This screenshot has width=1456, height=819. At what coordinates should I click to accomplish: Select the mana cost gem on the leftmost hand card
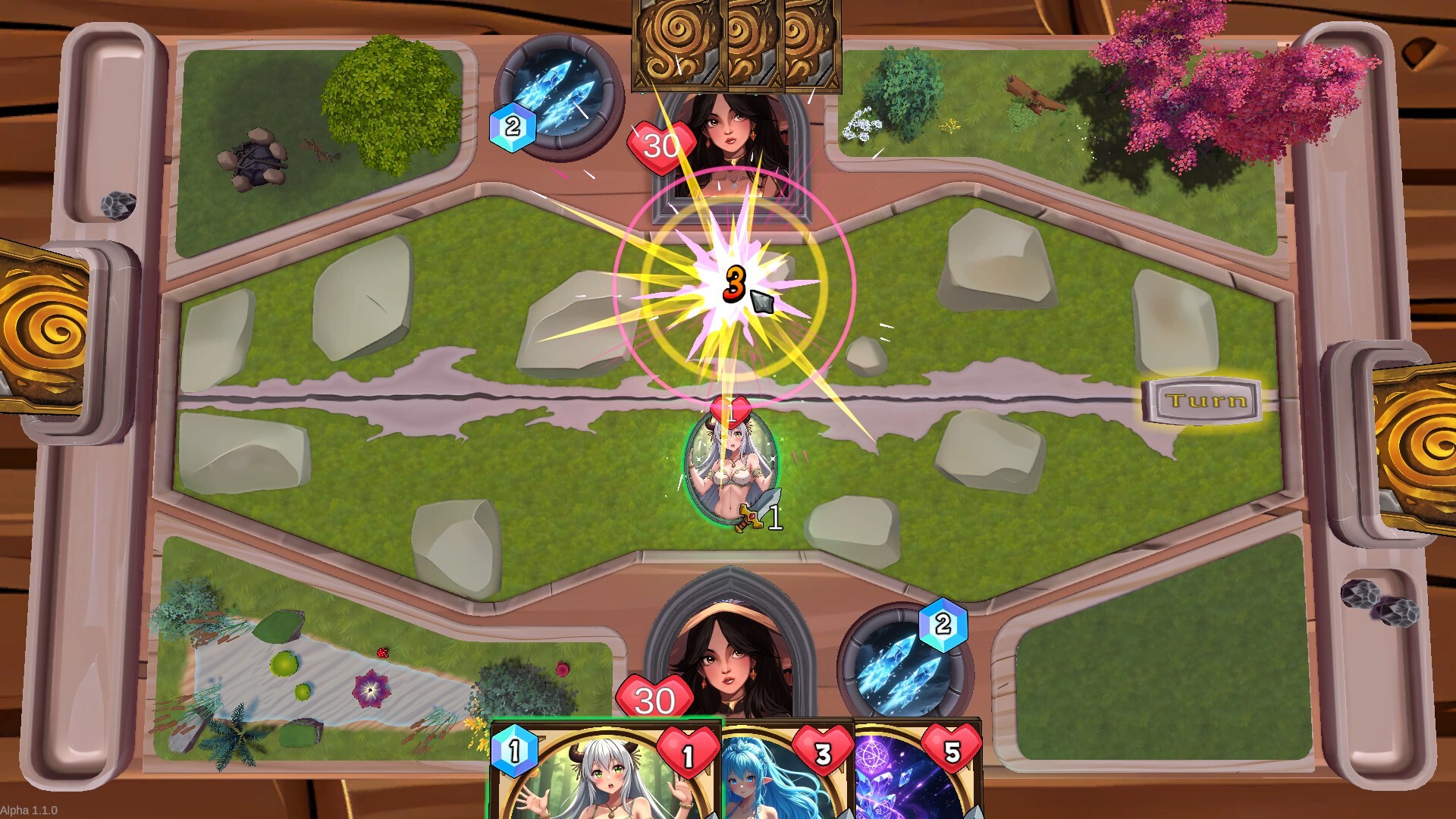point(516,750)
